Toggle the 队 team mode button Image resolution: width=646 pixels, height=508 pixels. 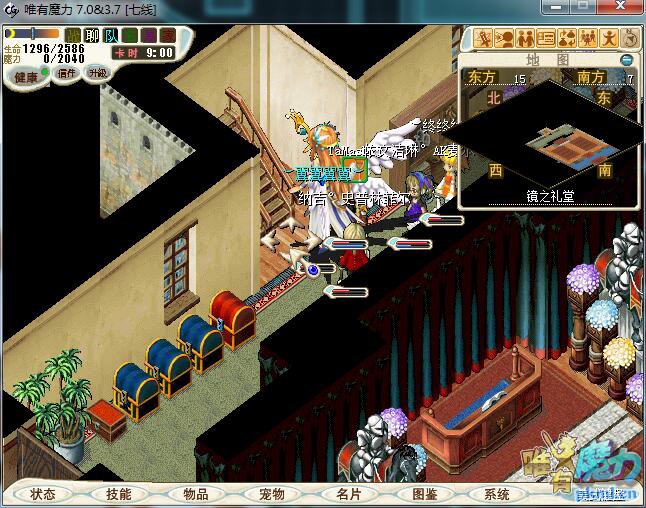(x=111, y=36)
